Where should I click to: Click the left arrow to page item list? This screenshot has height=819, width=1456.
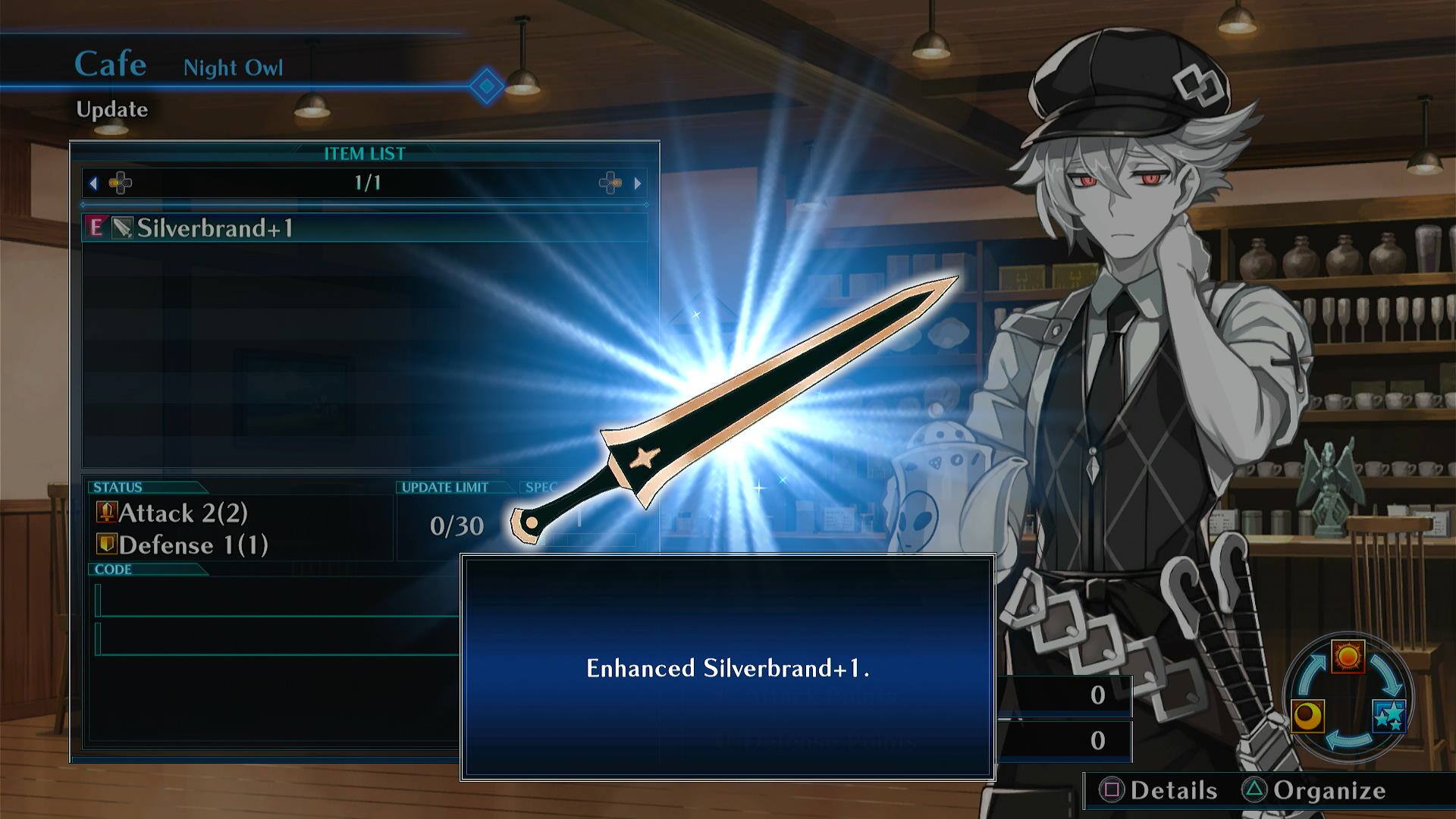pyautogui.click(x=93, y=182)
